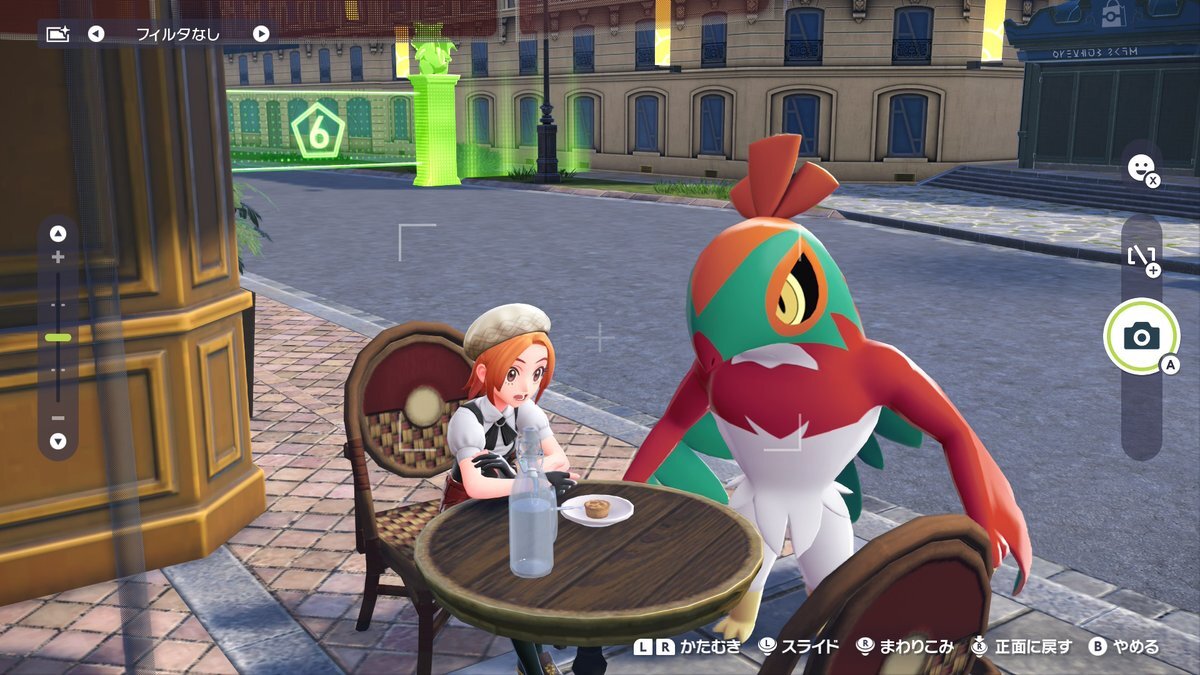Toggle the focus frame plus icon
Image resolution: width=1200 pixels, height=675 pixels.
click(x=1142, y=258)
